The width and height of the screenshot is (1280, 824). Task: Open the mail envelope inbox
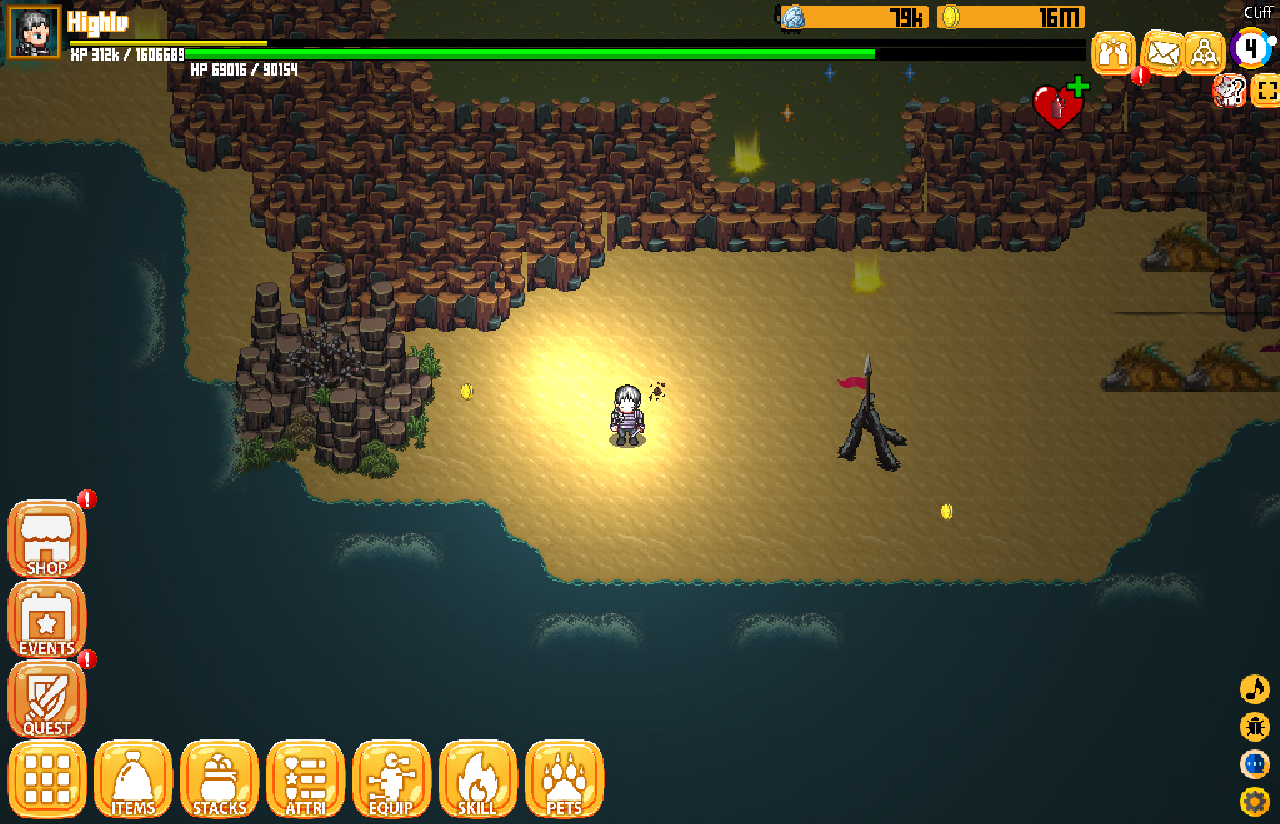coord(1162,52)
